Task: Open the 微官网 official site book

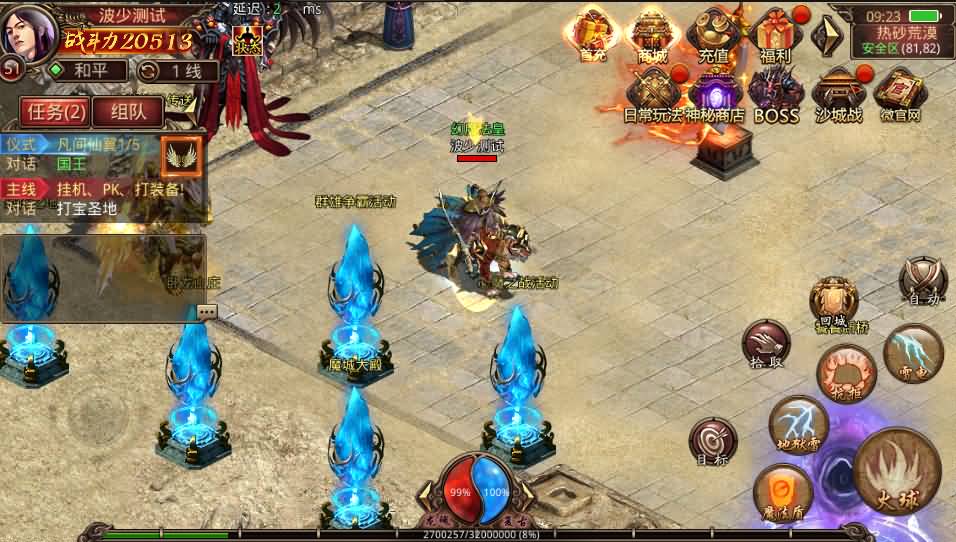Action: pos(898,95)
